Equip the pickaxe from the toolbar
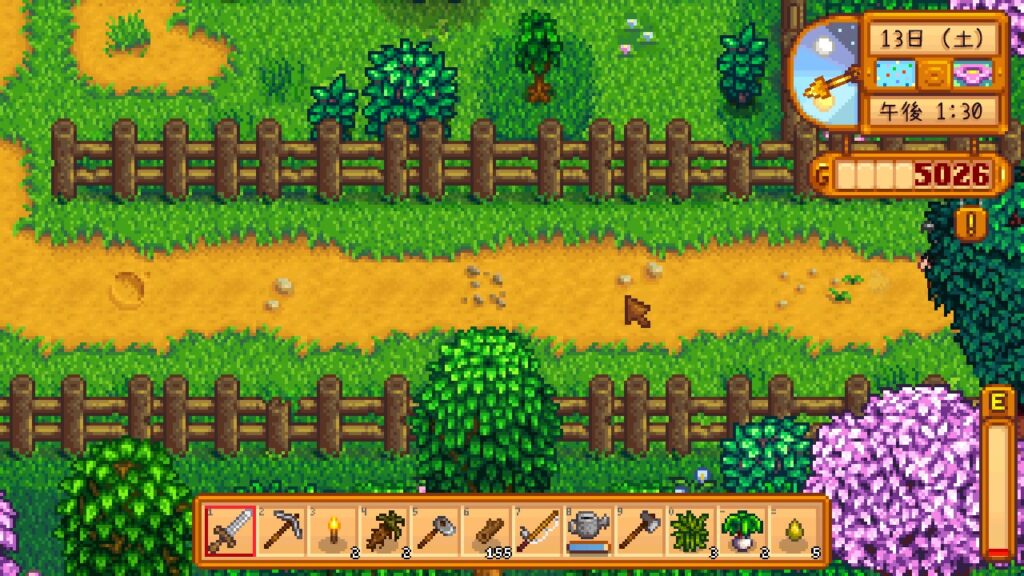The image size is (1024, 576). [x=280, y=530]
